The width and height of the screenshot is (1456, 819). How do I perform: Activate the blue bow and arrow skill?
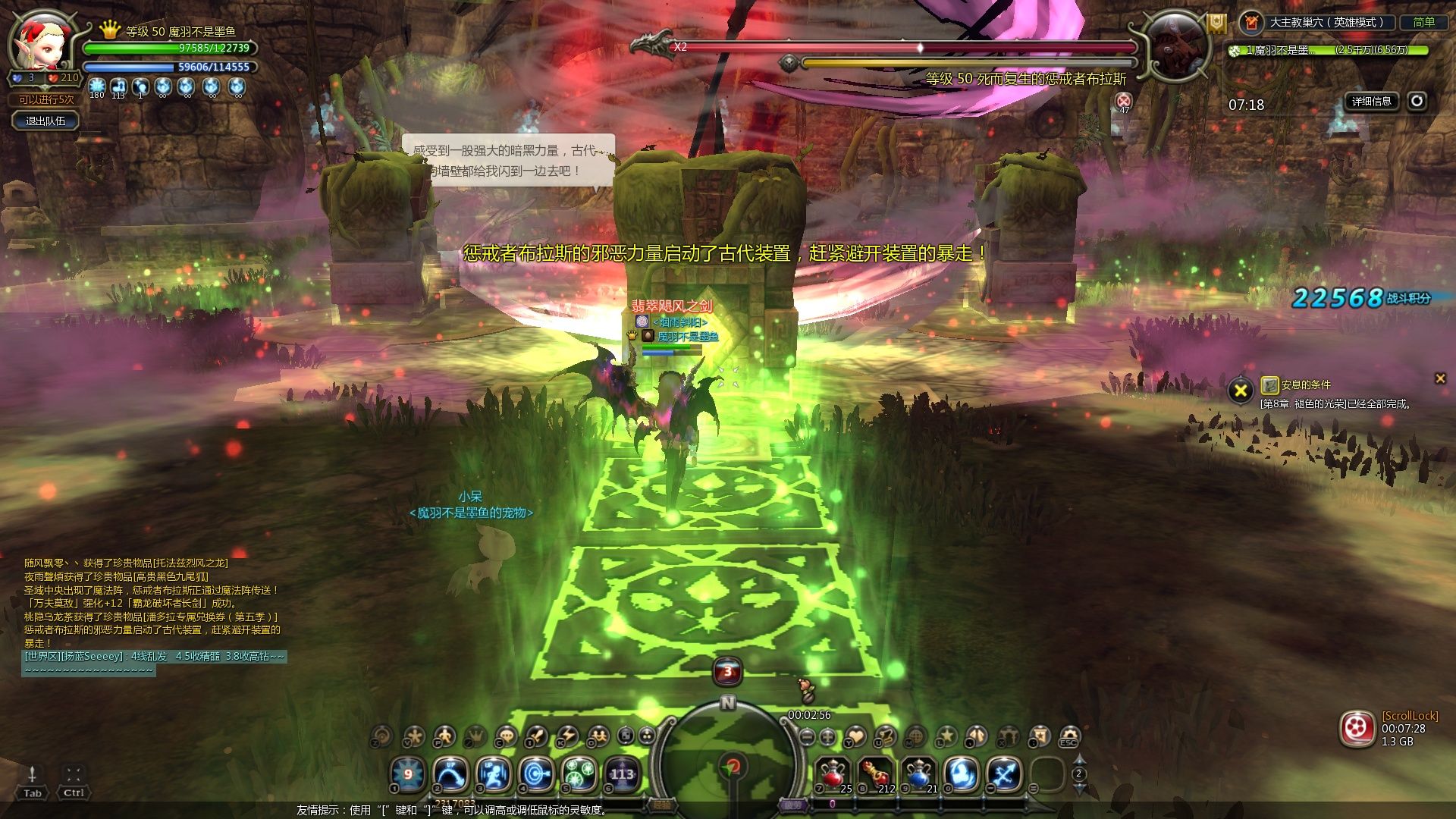click(x=1005, y=775)
